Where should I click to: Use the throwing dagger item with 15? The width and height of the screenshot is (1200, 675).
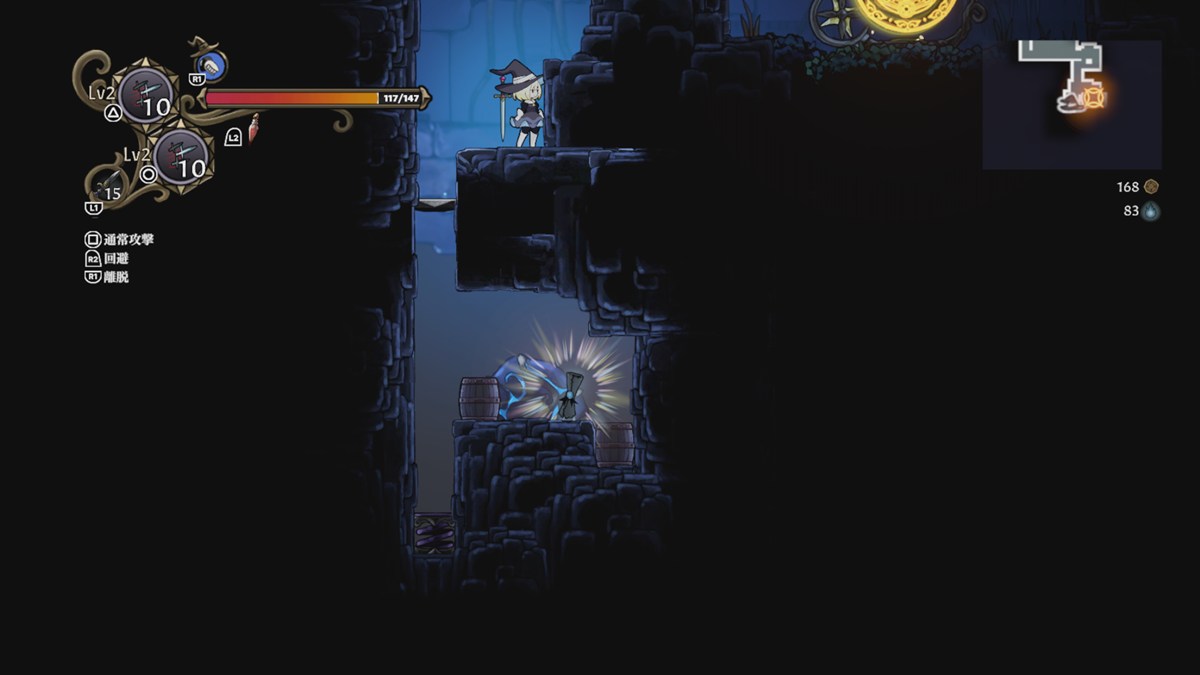(x=106, y=188)
